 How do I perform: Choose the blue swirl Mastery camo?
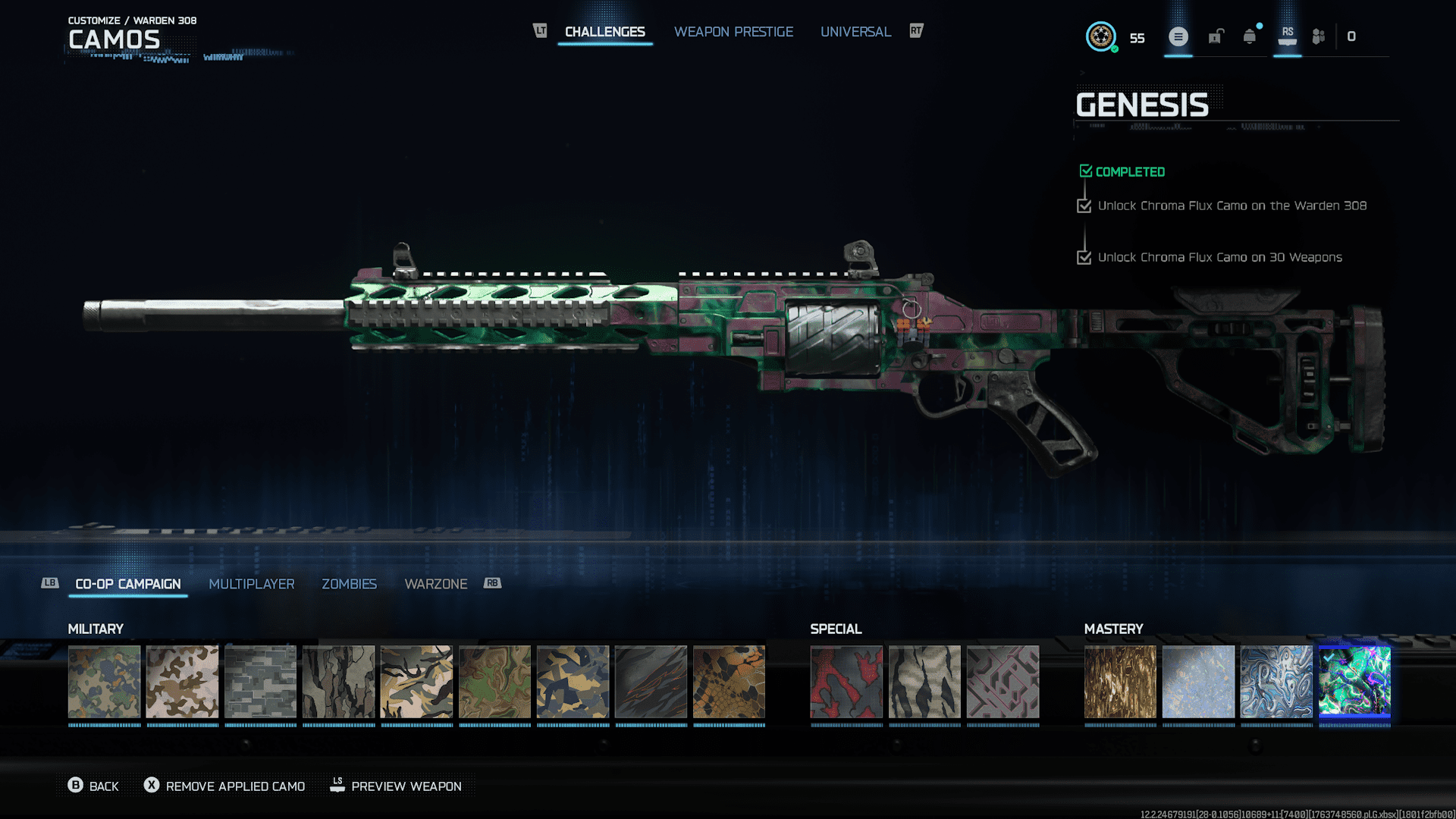pyautogui.click(x=1276, y=682)
